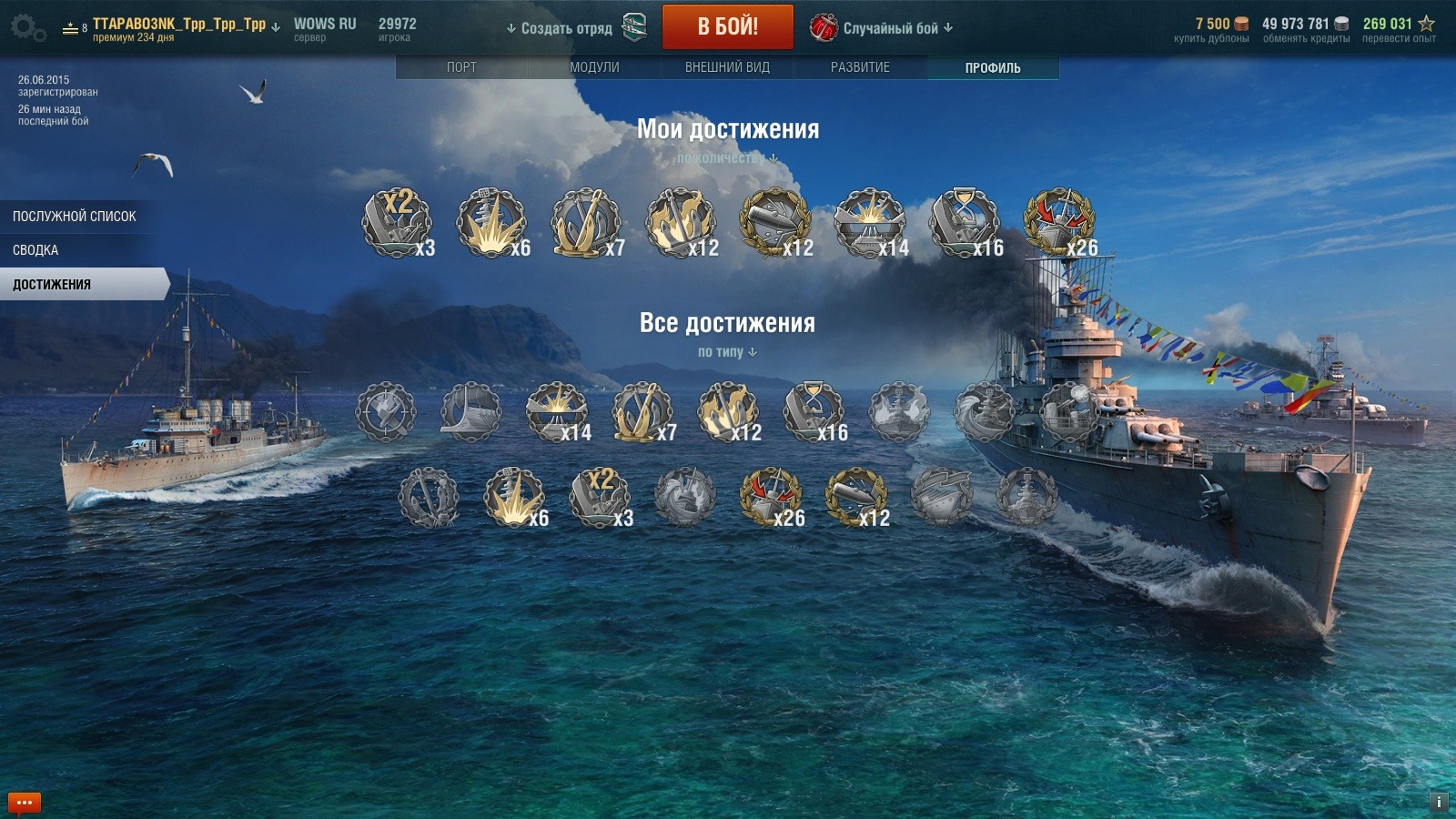This screenshot has width=1456, height=819.
Task: Click the info button in the corner
Action: (x=1439, y=802)
